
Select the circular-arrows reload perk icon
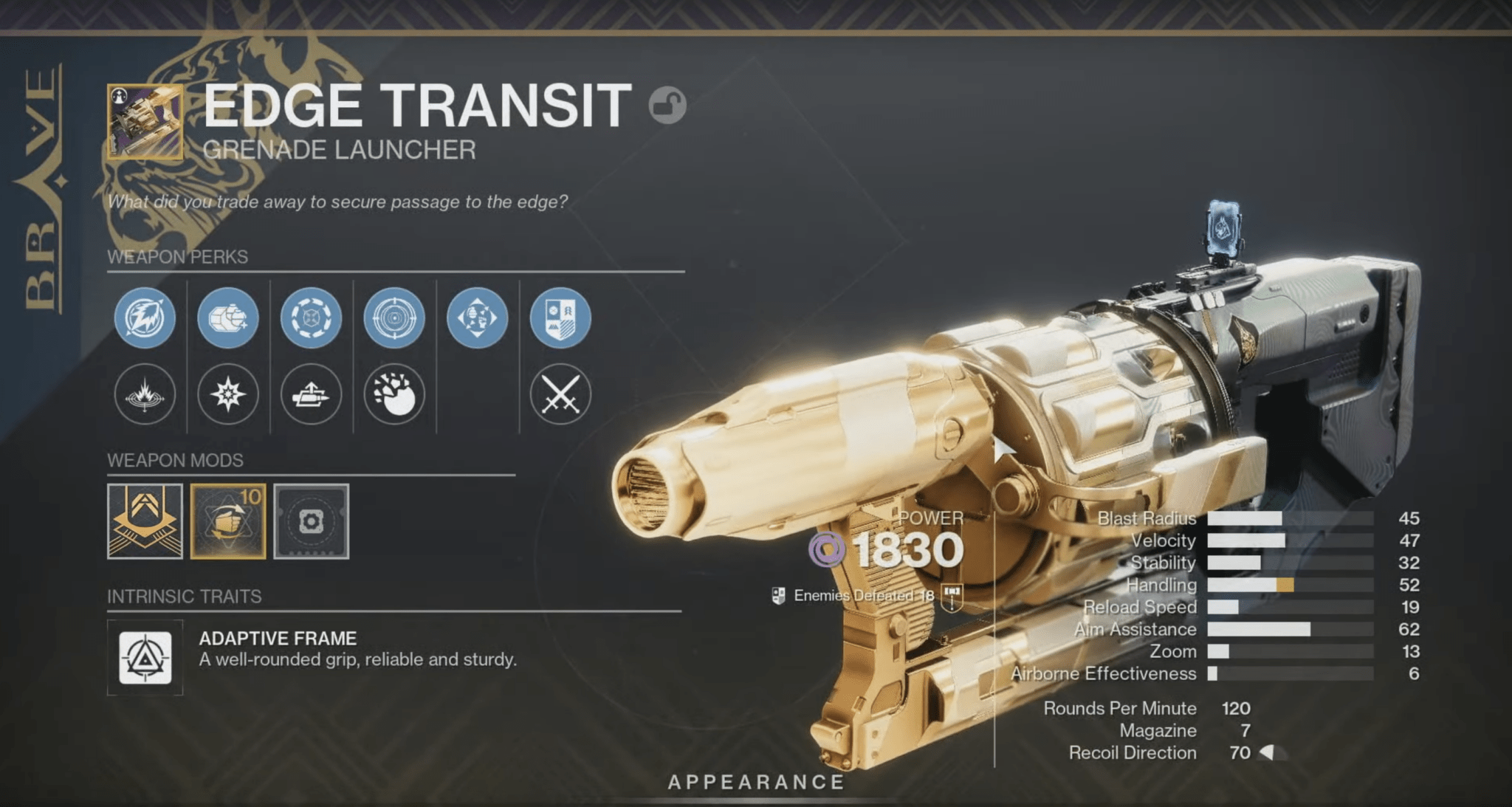(x=312, y=317)
